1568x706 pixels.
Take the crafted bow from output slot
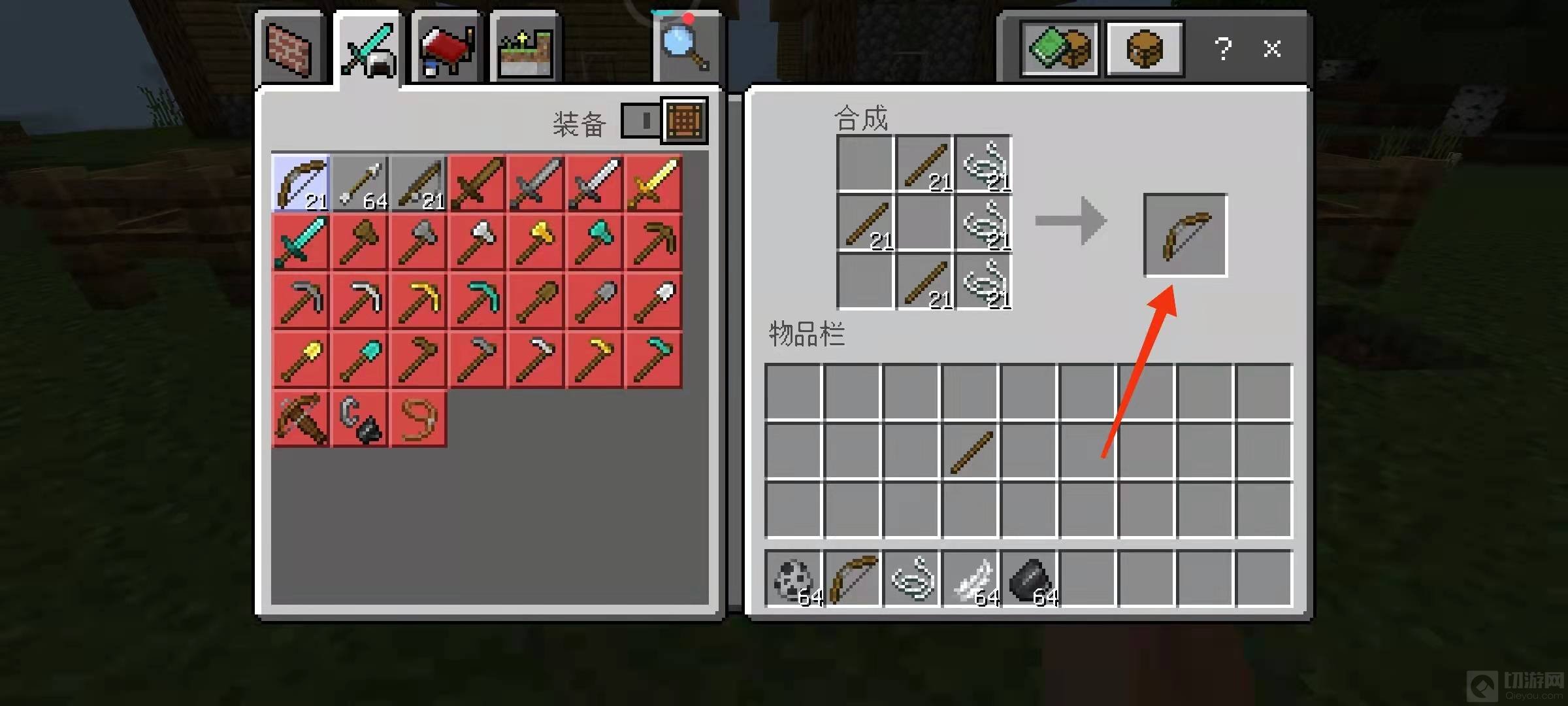(x=1185, y=235)
